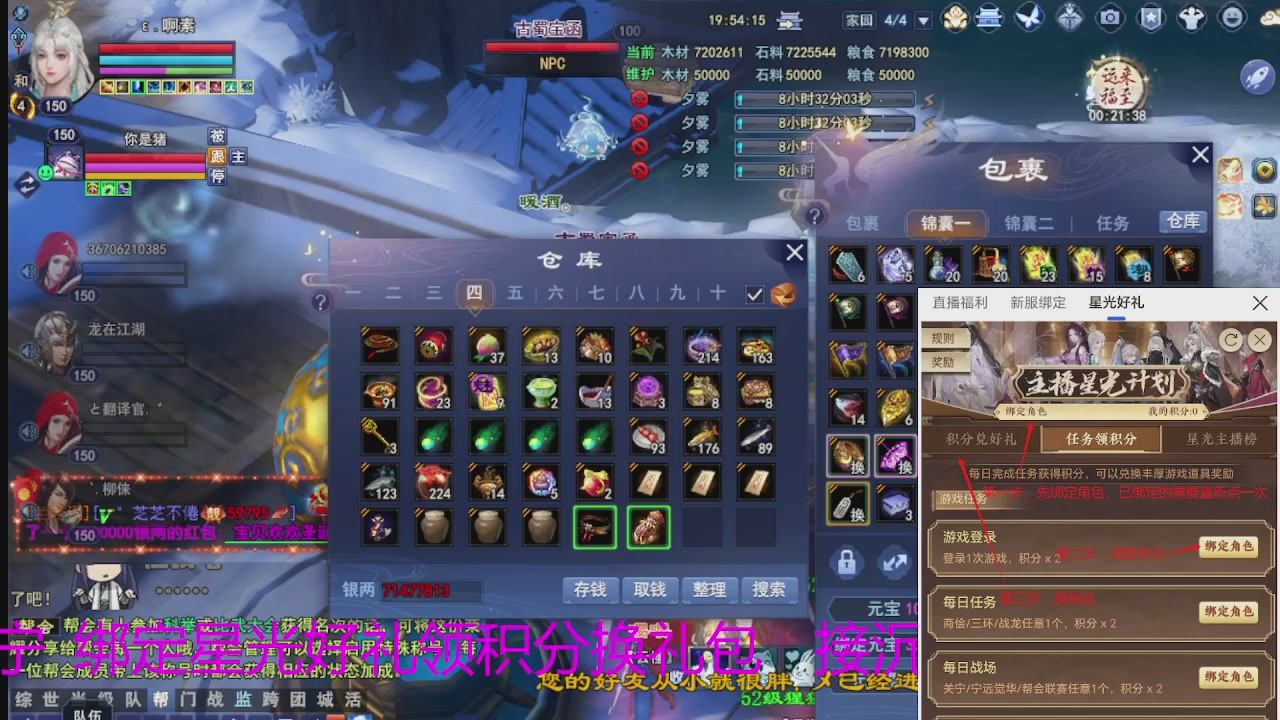Screen dimensions: 1280x720
Task: Open the 积分兑好礼 tab
Action: pos(982,437)
